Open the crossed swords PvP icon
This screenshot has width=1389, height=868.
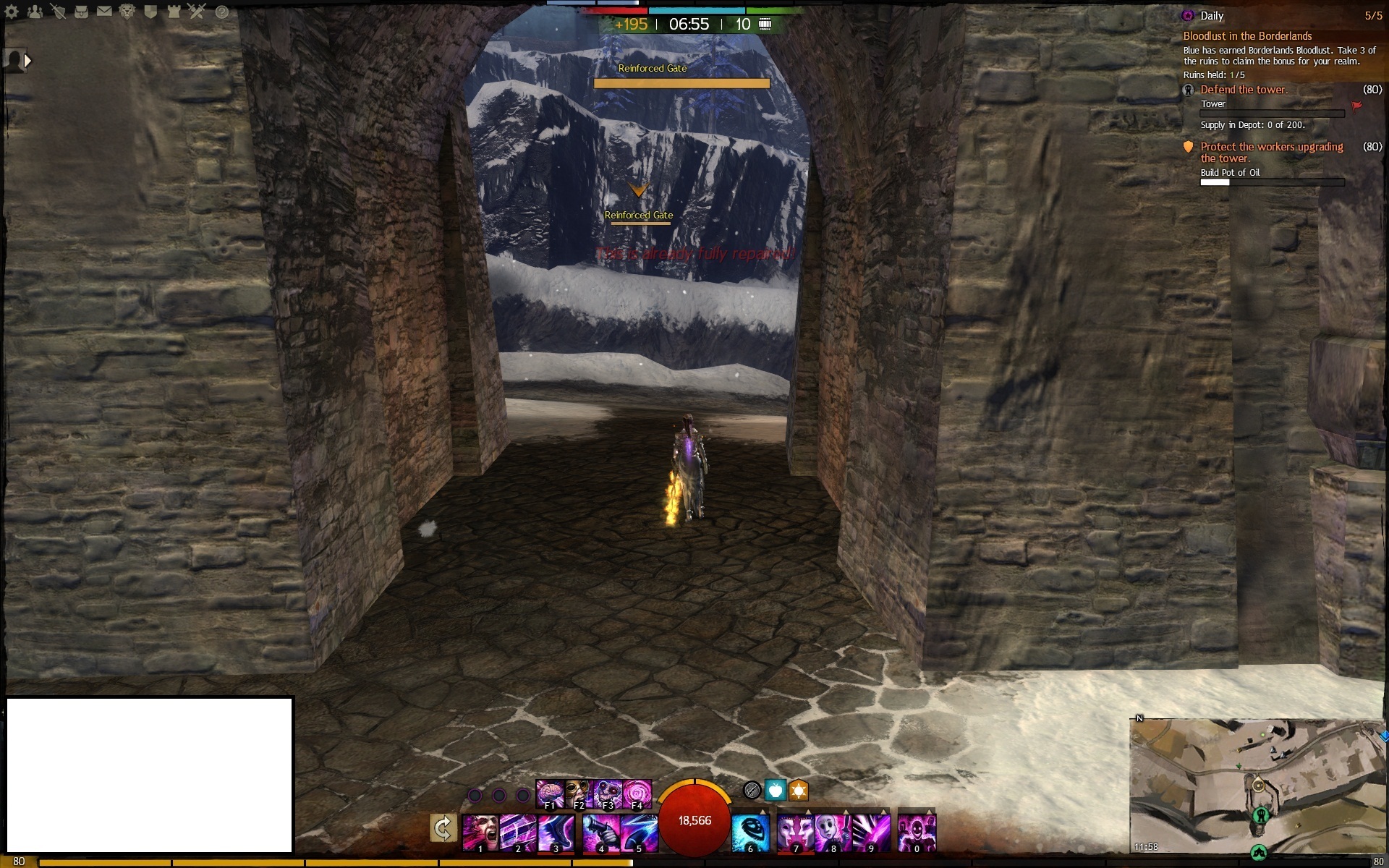[197, 12]
